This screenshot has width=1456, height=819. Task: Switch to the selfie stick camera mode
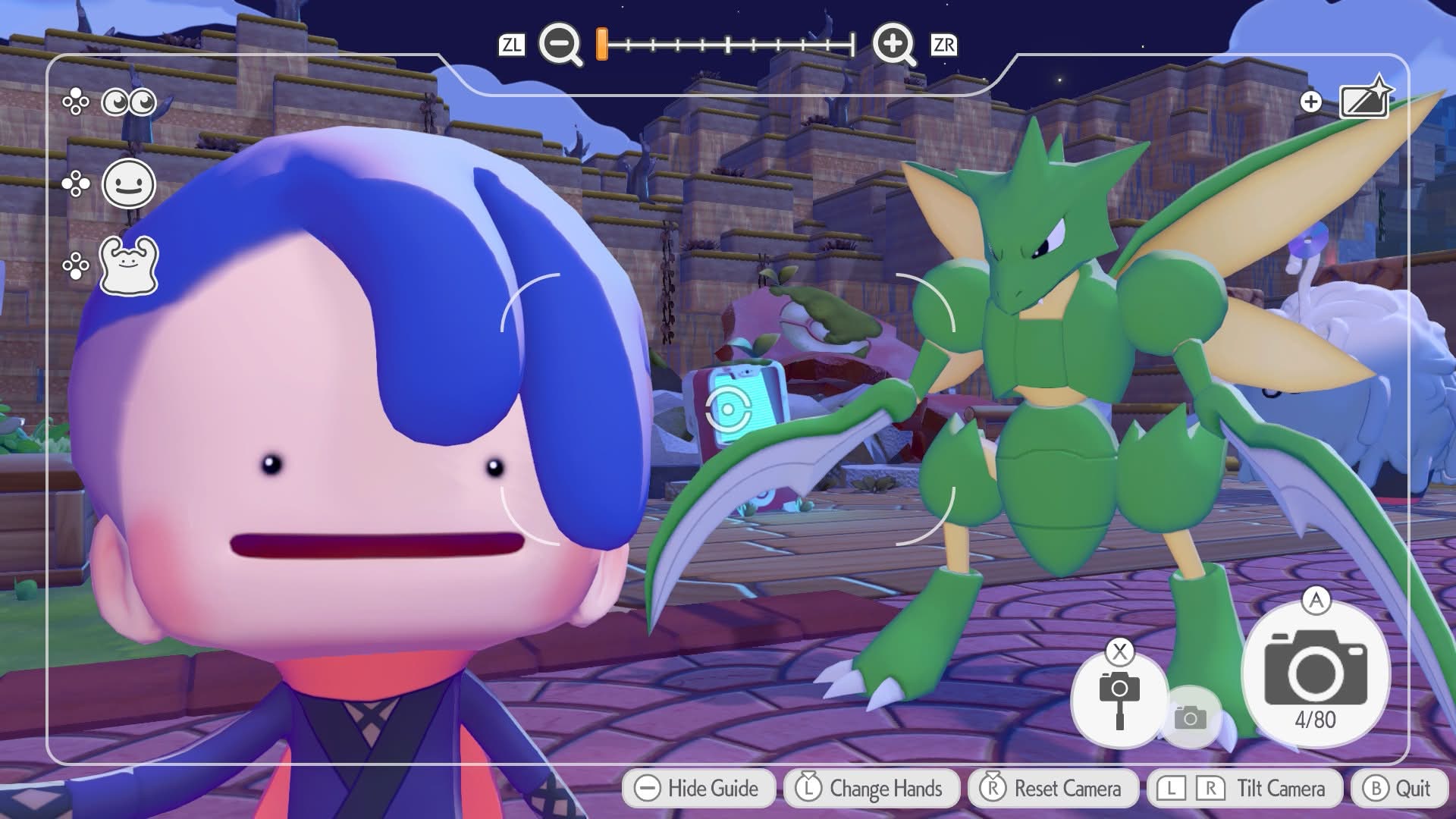1119,698
